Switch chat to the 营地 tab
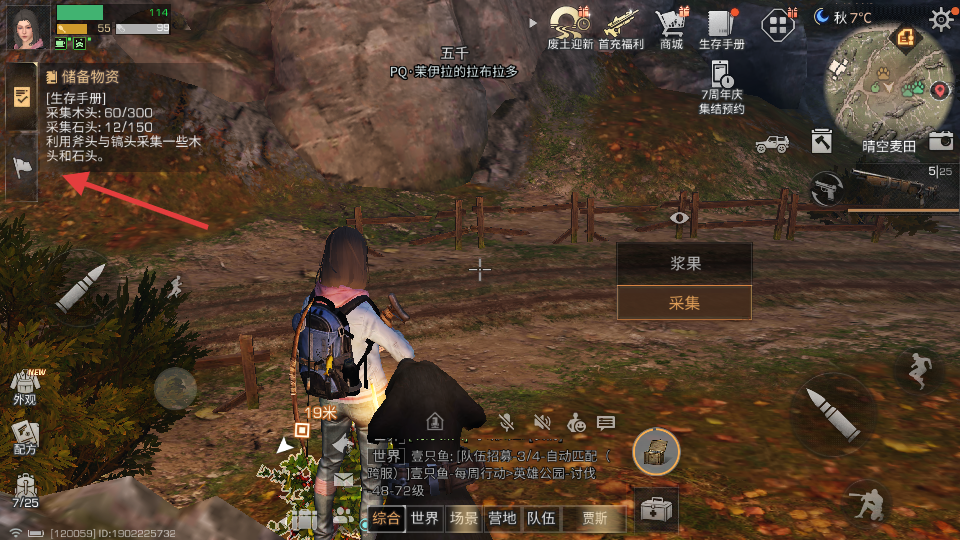 [x=502, y=518]
